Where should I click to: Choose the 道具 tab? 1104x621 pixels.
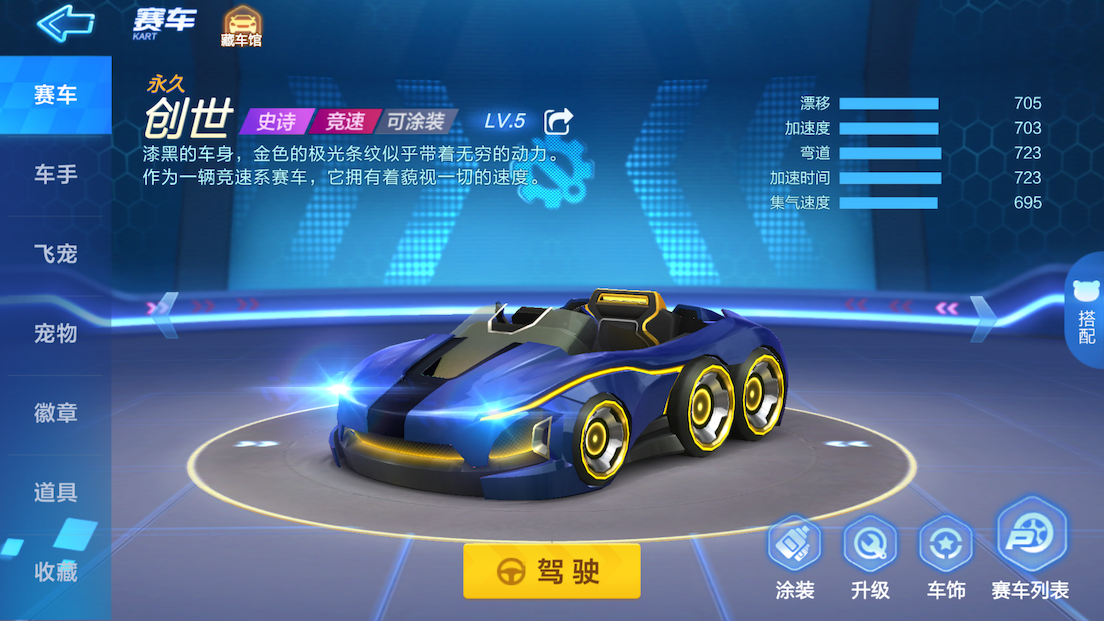coord(55,492)
